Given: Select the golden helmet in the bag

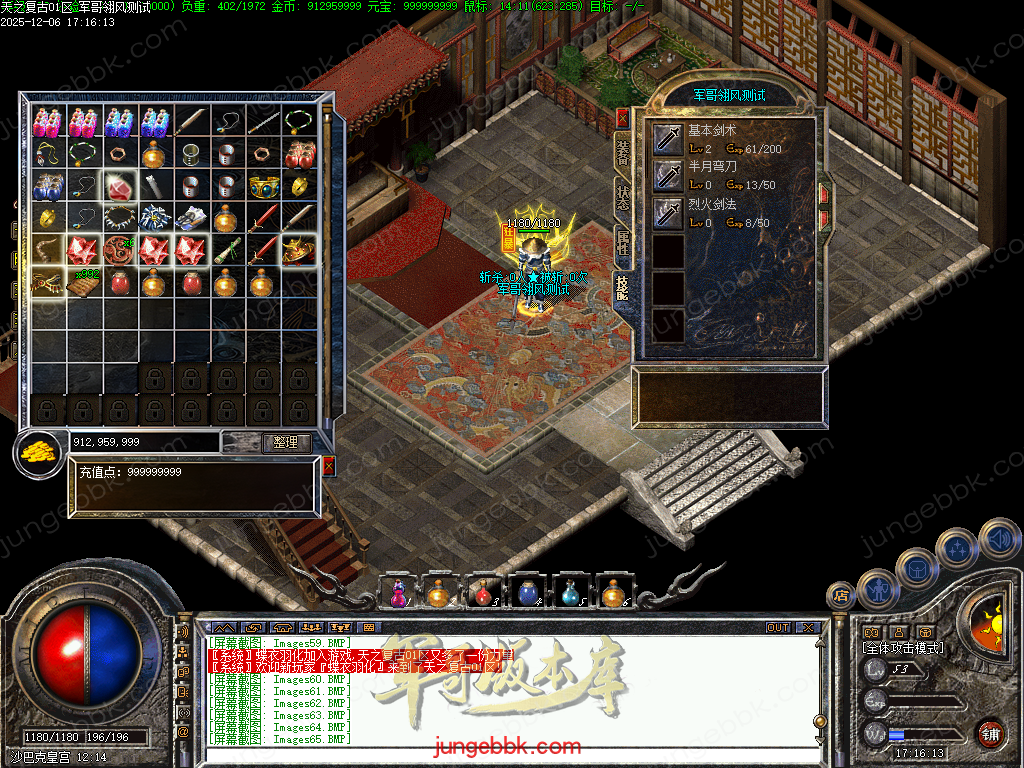Looking at the screenshot, I should (x=299, y=250).
